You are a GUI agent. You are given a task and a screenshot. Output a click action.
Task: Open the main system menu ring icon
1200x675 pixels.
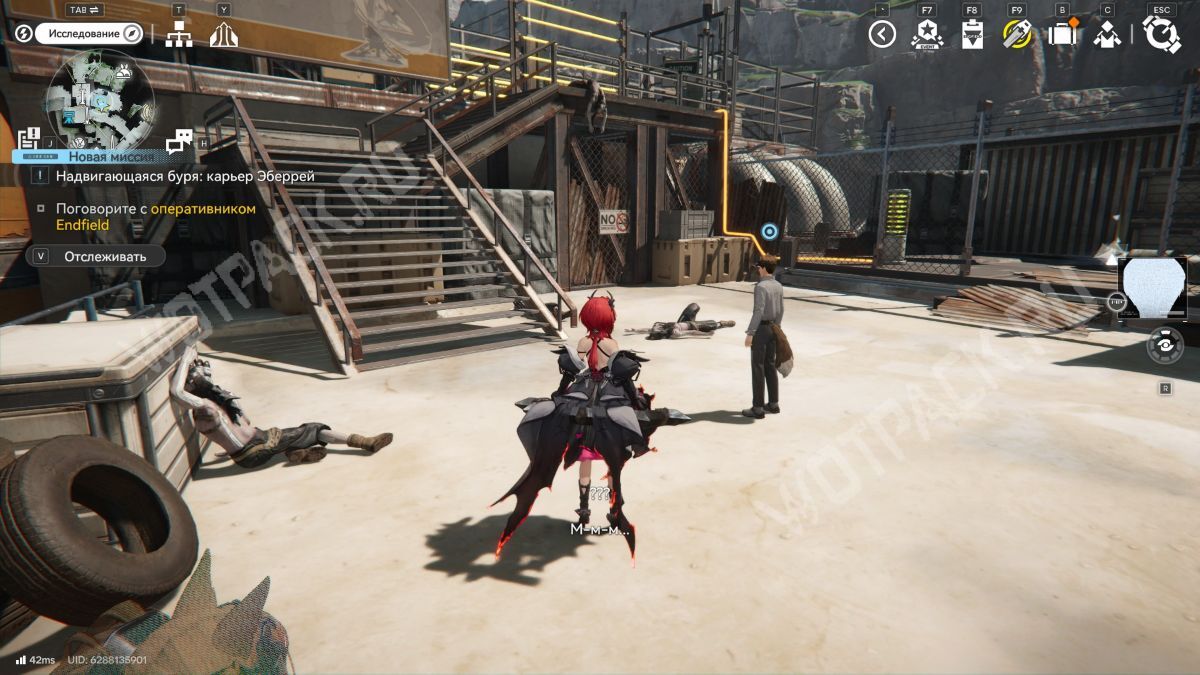1162,35
